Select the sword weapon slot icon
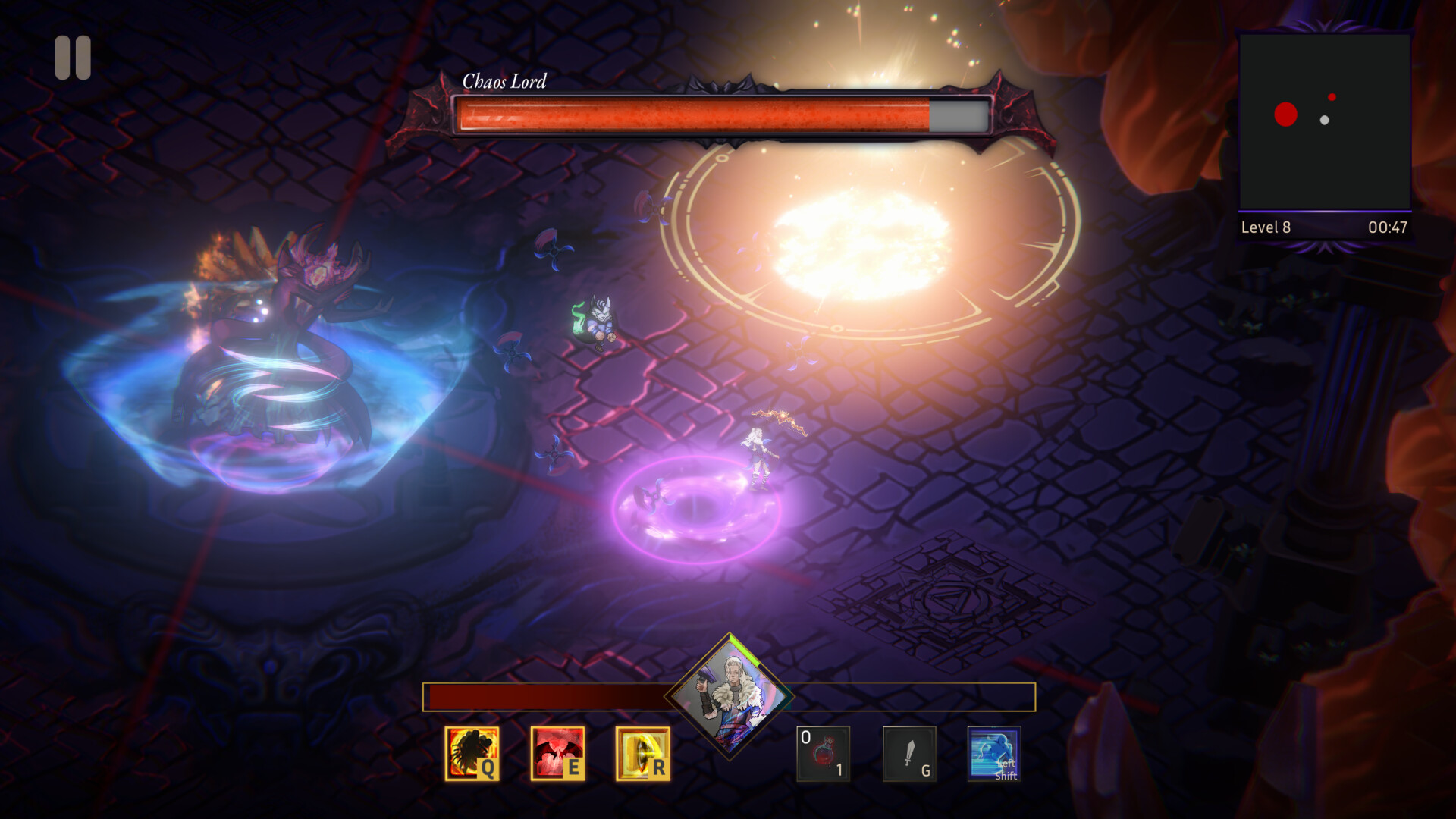This screenshot has height=819, width=1456. coord(909,755)
